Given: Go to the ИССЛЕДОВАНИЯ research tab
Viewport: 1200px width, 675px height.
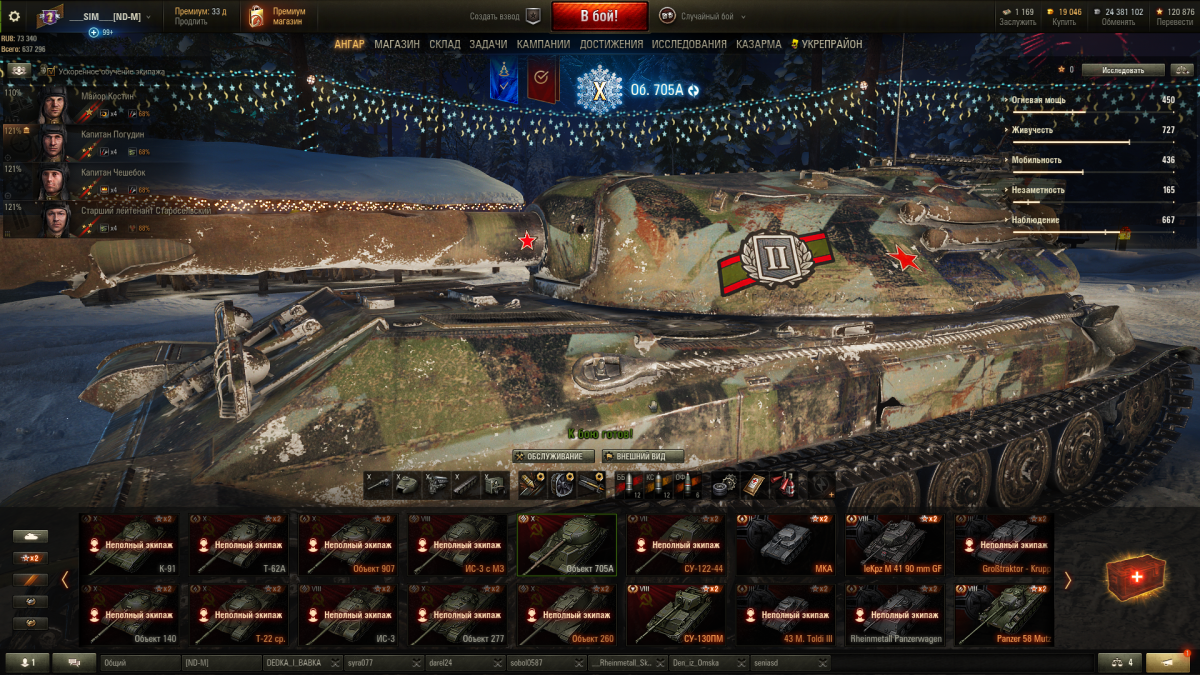Looking at the screenshot, I should [689, 44].
